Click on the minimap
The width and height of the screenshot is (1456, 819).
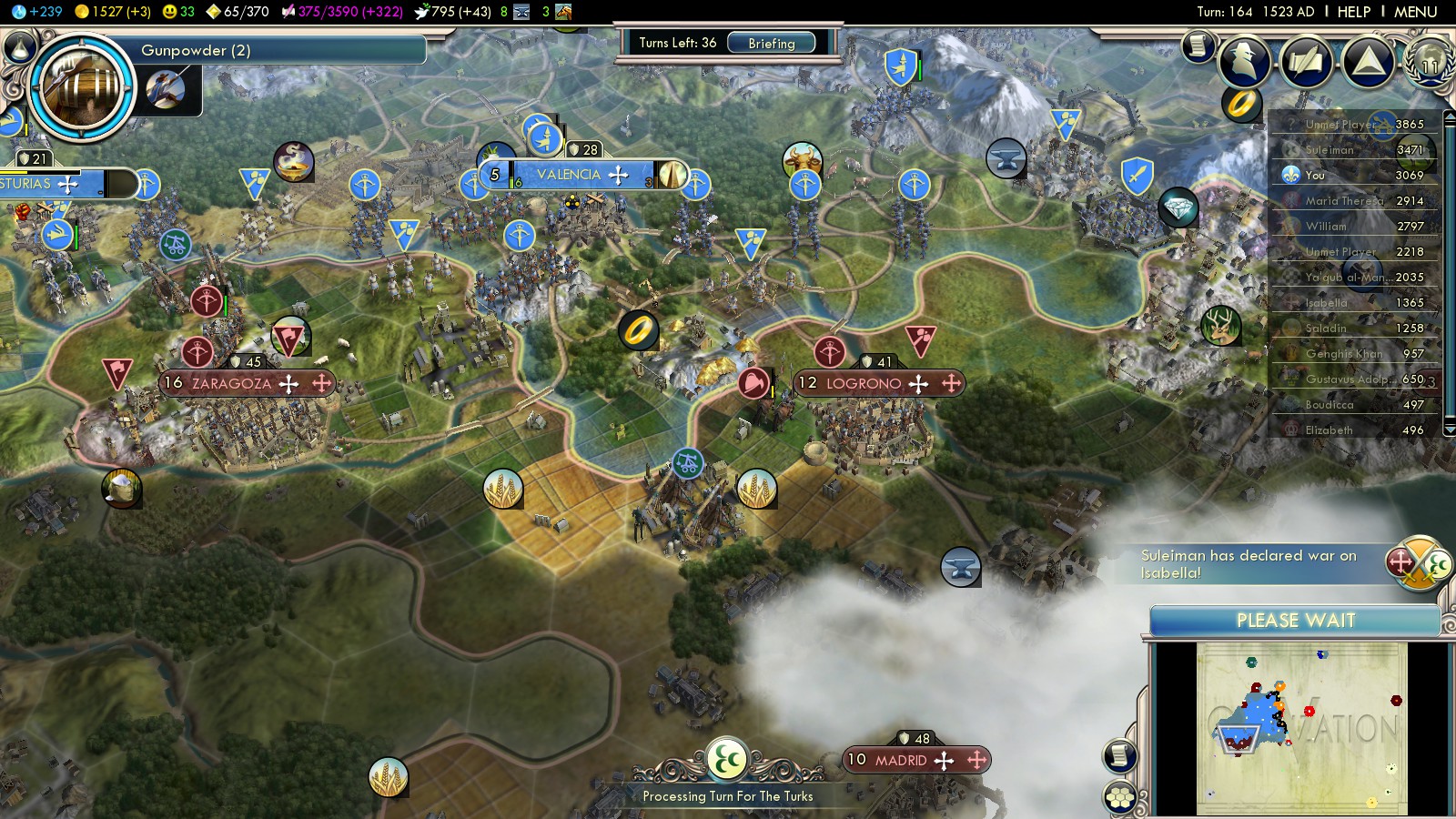point(1301,728)
